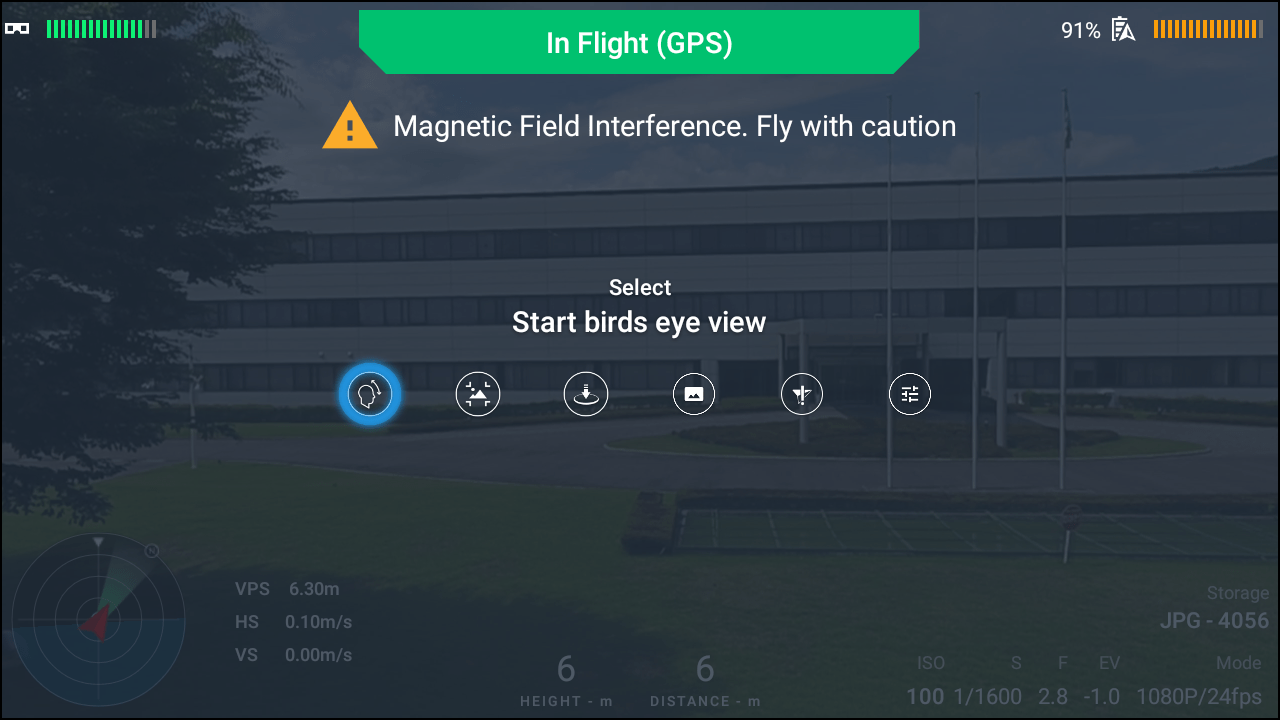Viewport: 1280px width, 720px height.
Task: Click the radar compass display
Action: pos(98,620)
